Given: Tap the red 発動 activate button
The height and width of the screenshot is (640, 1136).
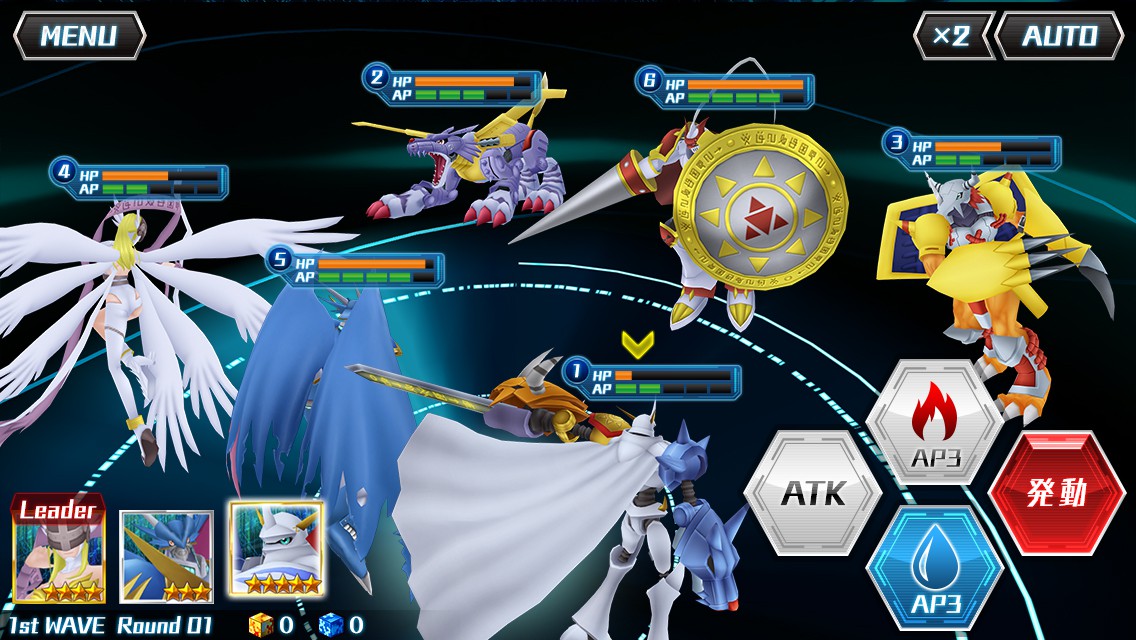Looking at the screenshot, I should (1056, 493).
